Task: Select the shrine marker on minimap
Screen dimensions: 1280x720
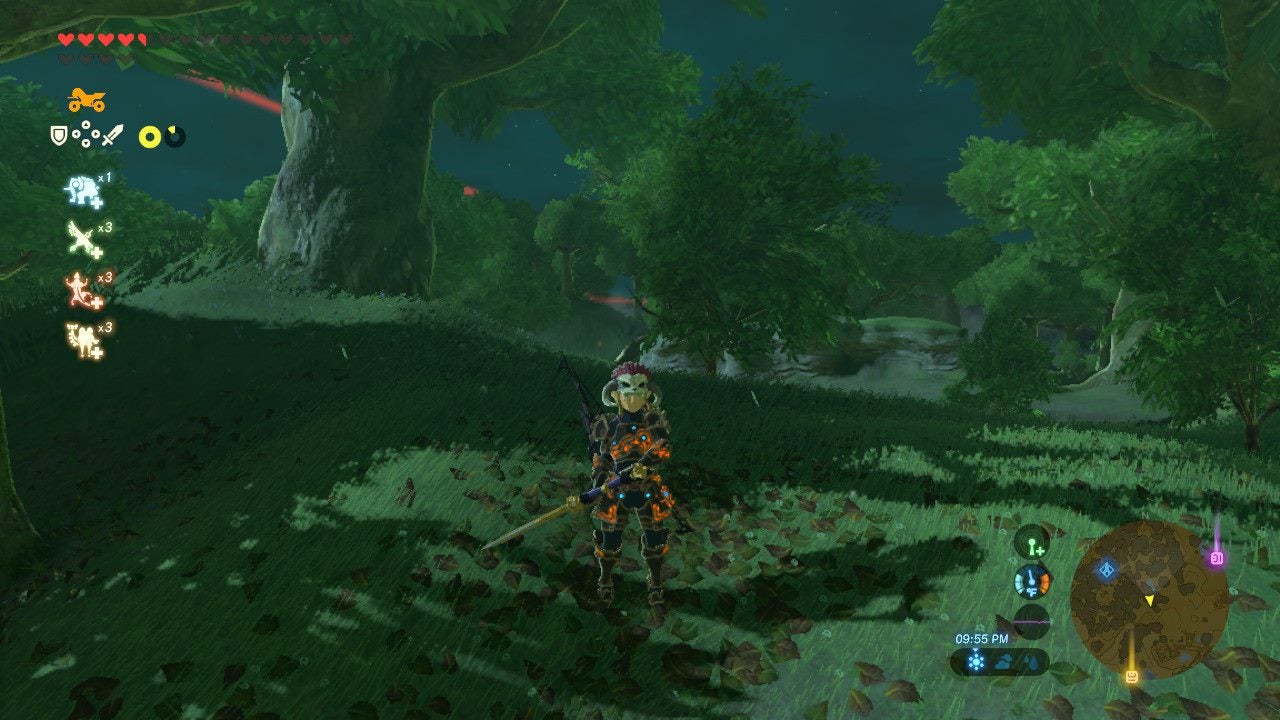Action: pyautogui.click(x=1106, y=570)
